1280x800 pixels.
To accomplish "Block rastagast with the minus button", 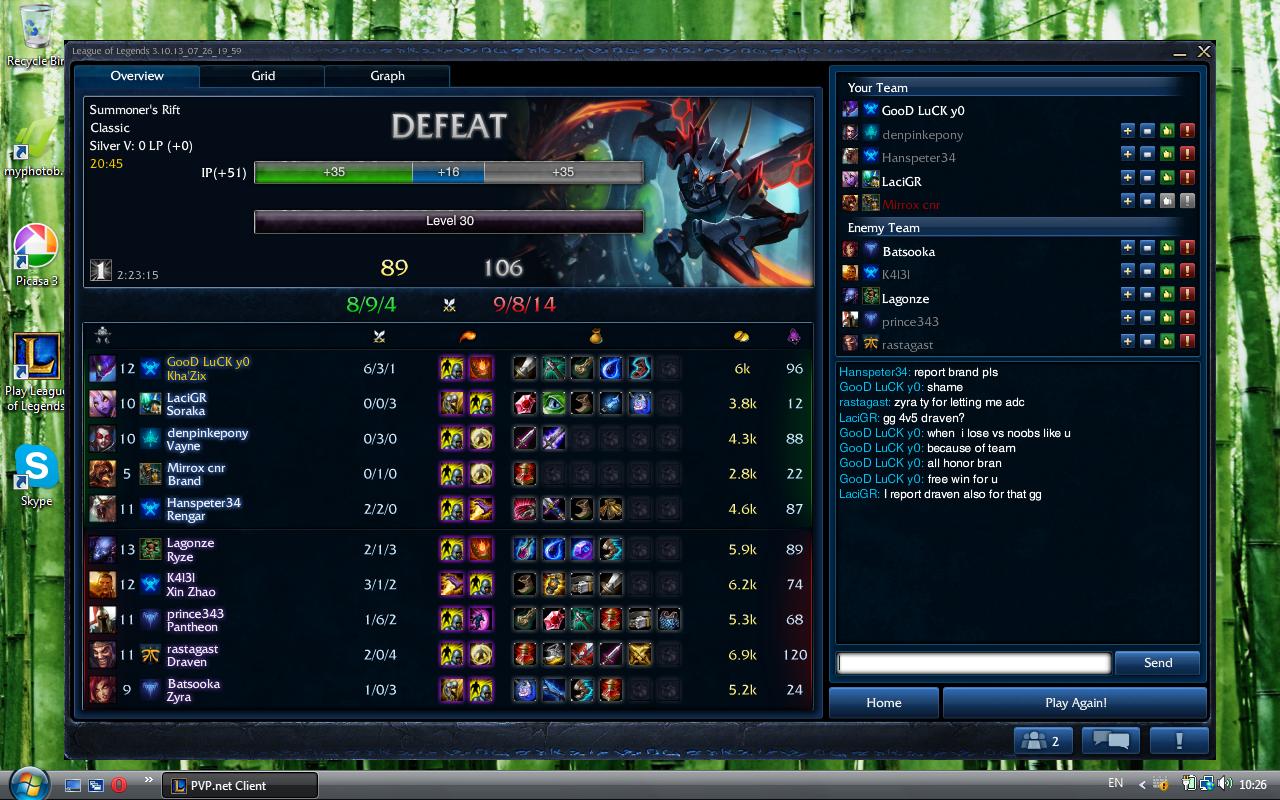I will (x=1147, y=342).
